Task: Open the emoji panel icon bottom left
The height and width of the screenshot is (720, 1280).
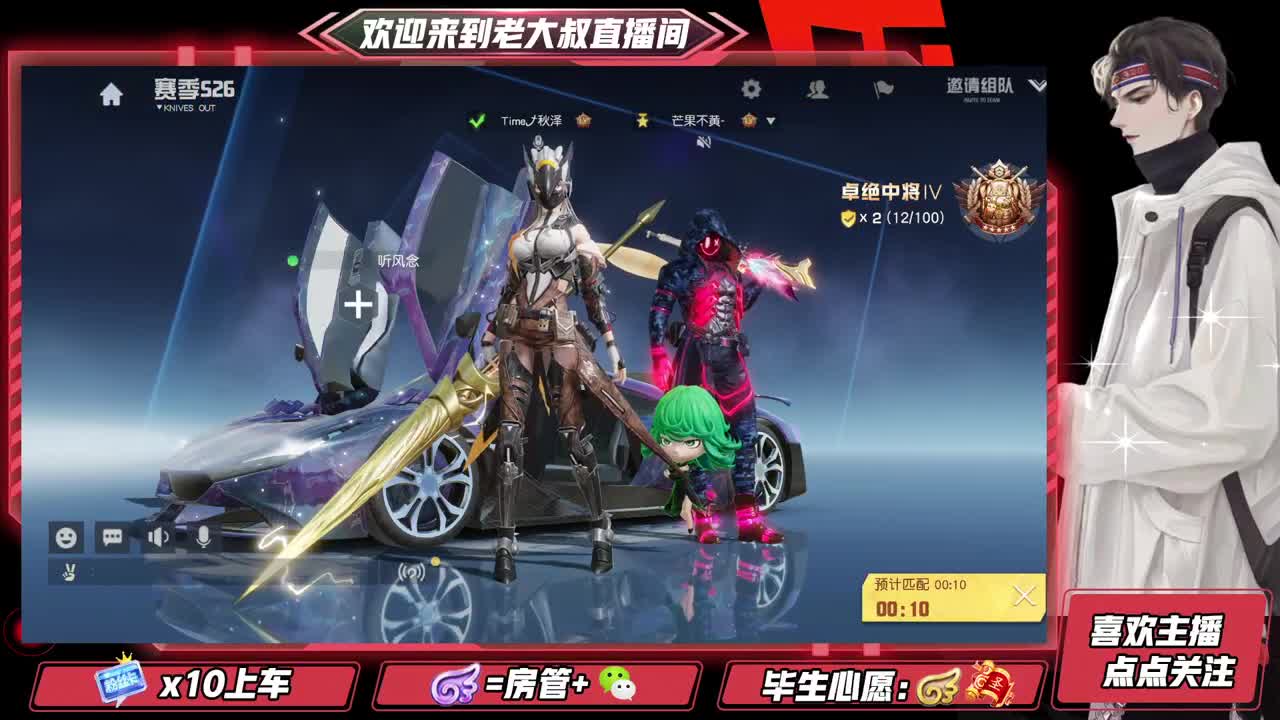Action: tap(66, 538)
